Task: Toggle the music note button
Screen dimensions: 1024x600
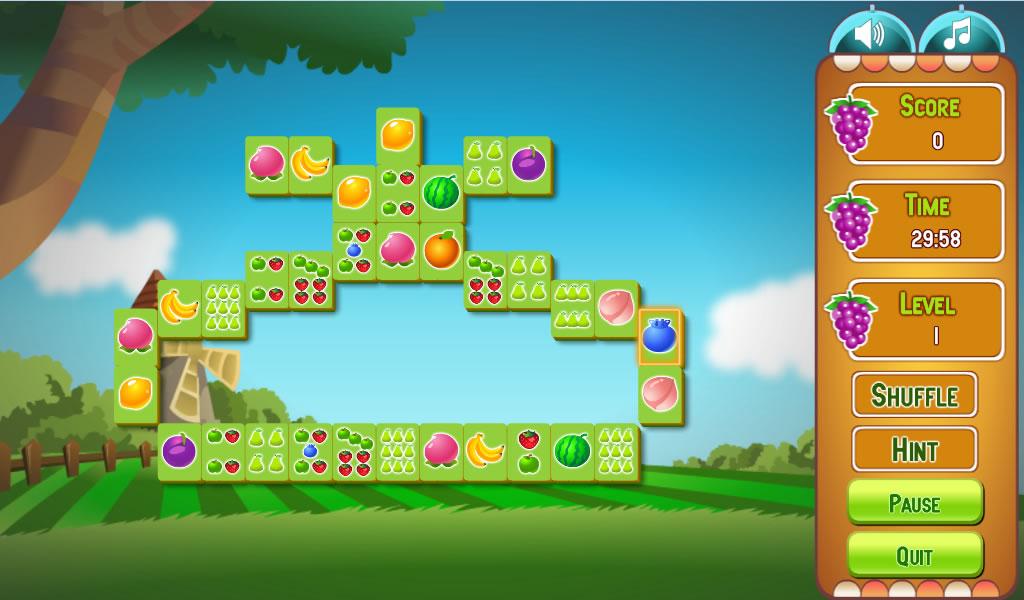Action: [959, 35]
